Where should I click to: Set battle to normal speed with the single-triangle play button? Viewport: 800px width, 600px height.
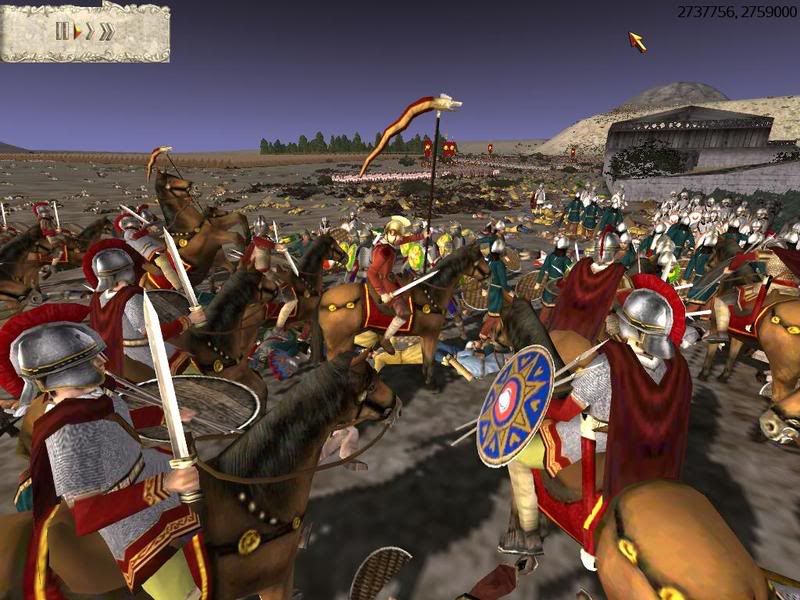point(77,31)
